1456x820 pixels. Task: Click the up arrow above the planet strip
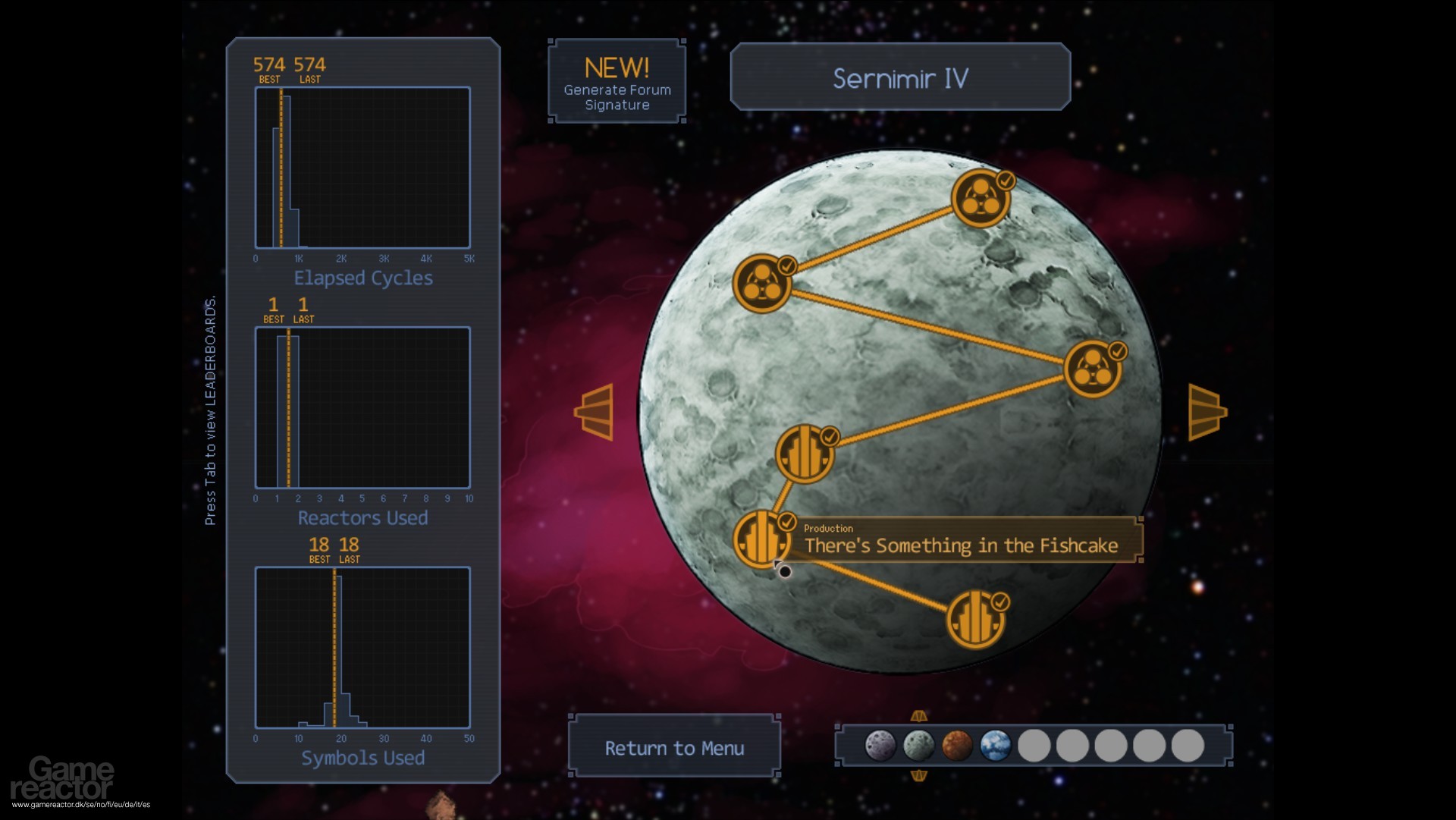pyautogui.click(x=919, y=715)
